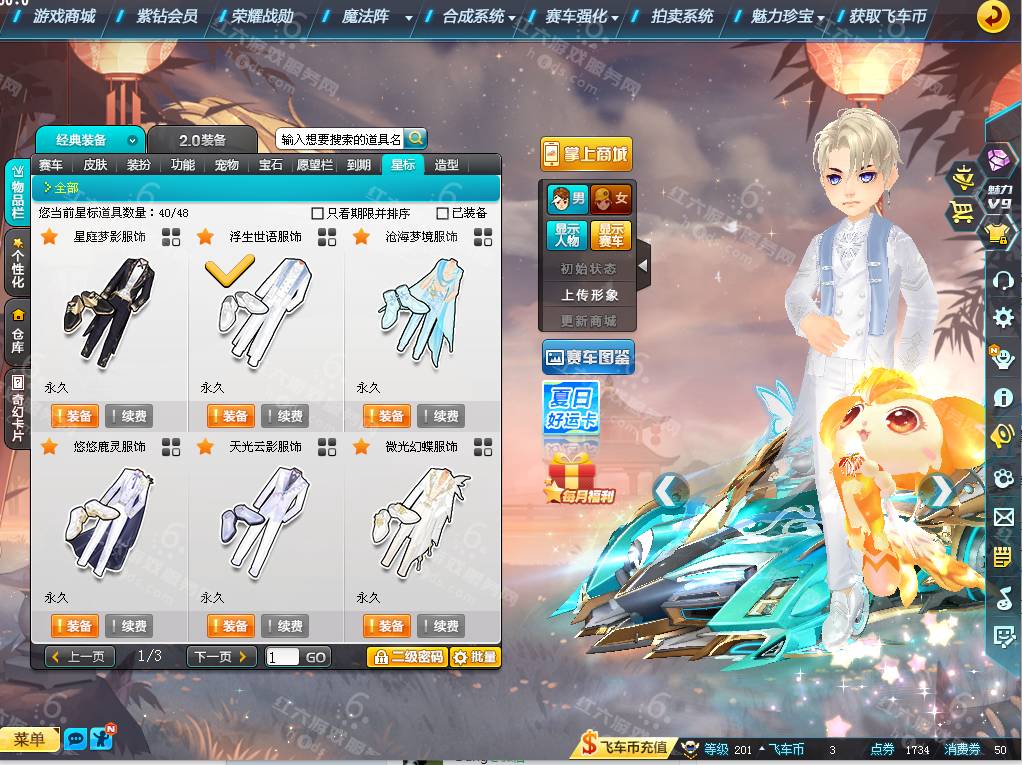The image size is (1022, 765).
Task: Select the 沧海梦境服饰 outfit thumbnail
Action: (421, 310)
